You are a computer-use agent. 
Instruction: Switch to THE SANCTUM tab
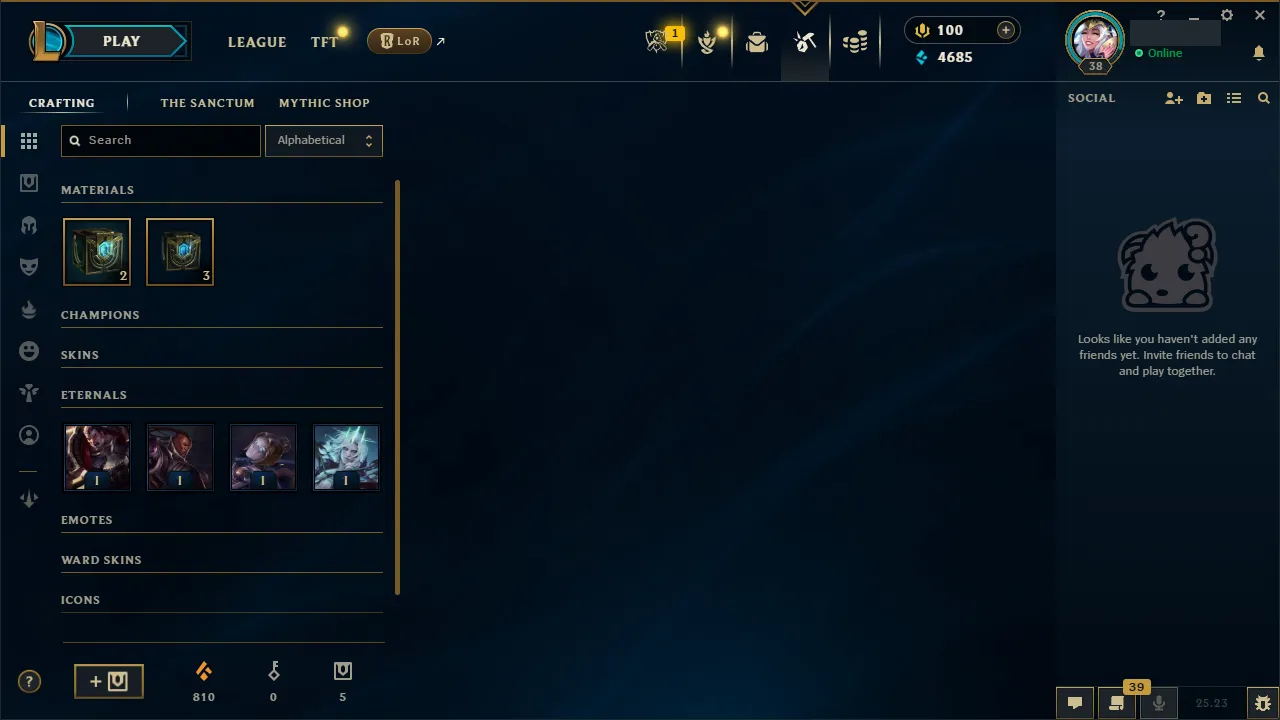coord(207,102)
